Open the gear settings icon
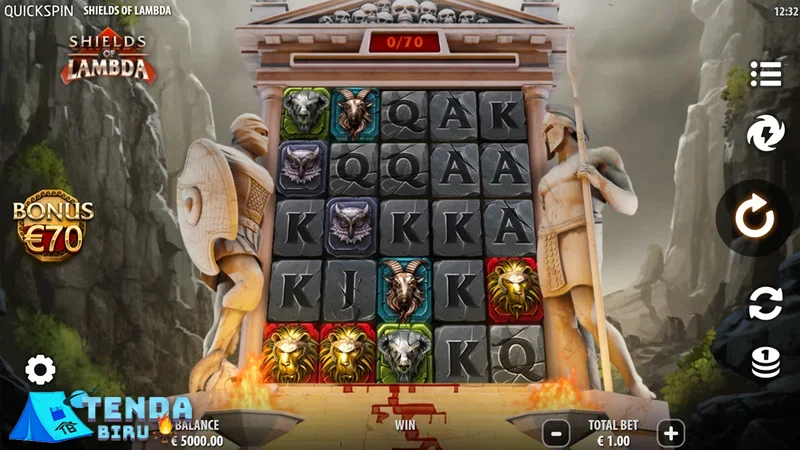 pyautogui.click(x=40, y=370)
